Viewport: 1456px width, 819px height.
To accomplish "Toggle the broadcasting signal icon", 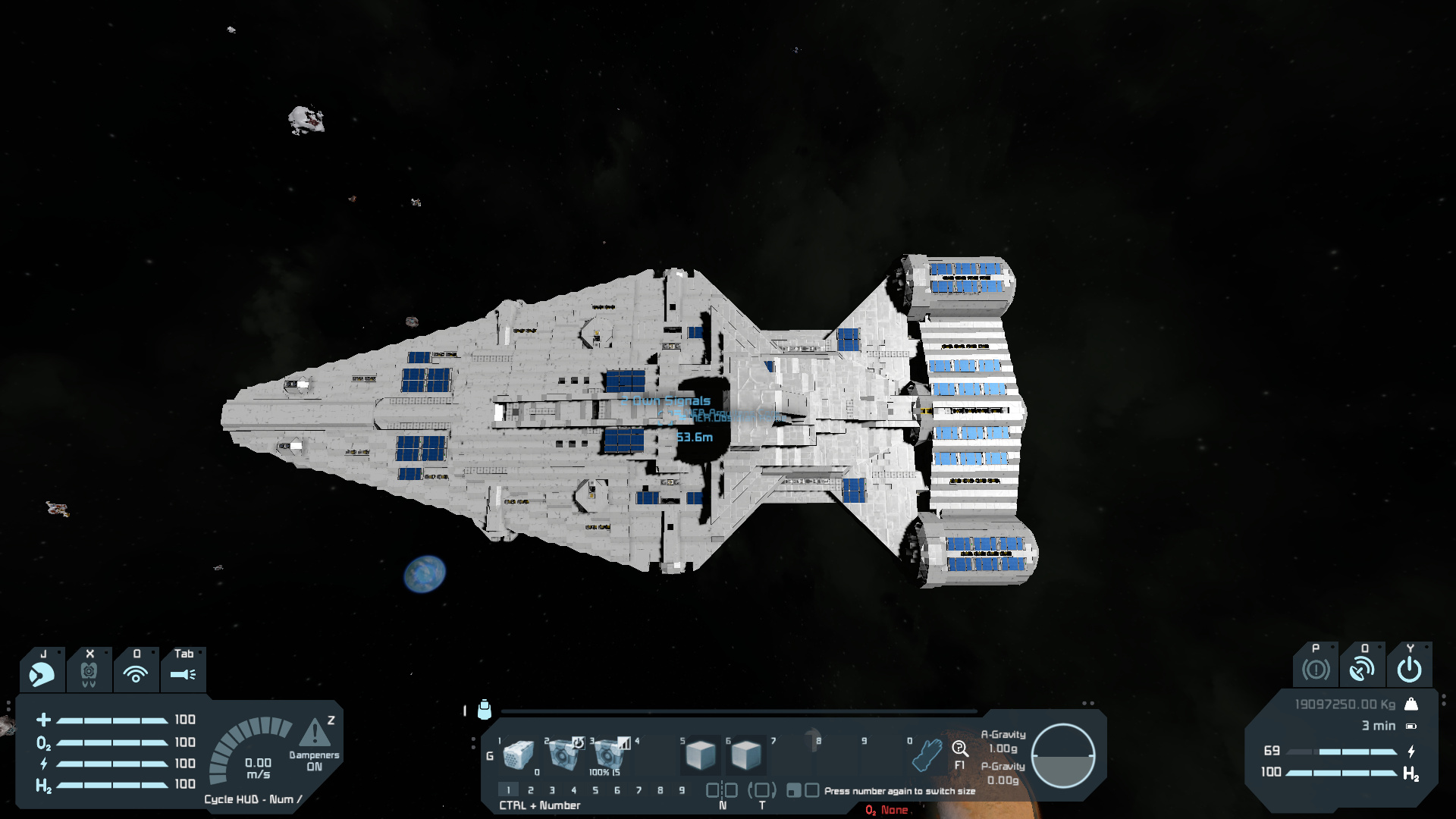I will (136, 673).
